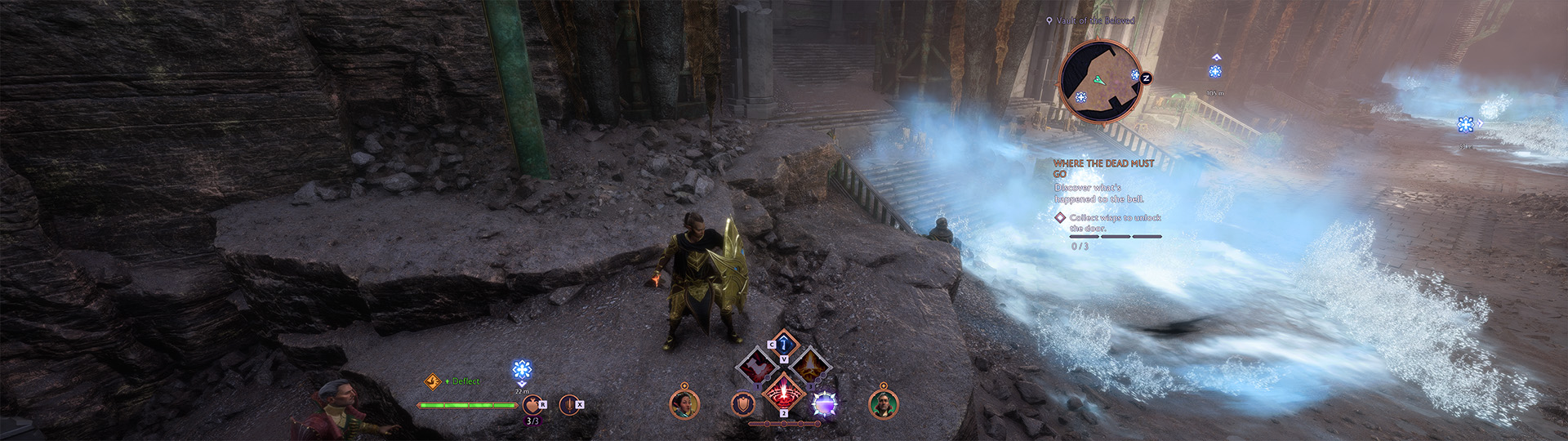Select the female companion portrait

pyautogui.click(x=684, y=403)
